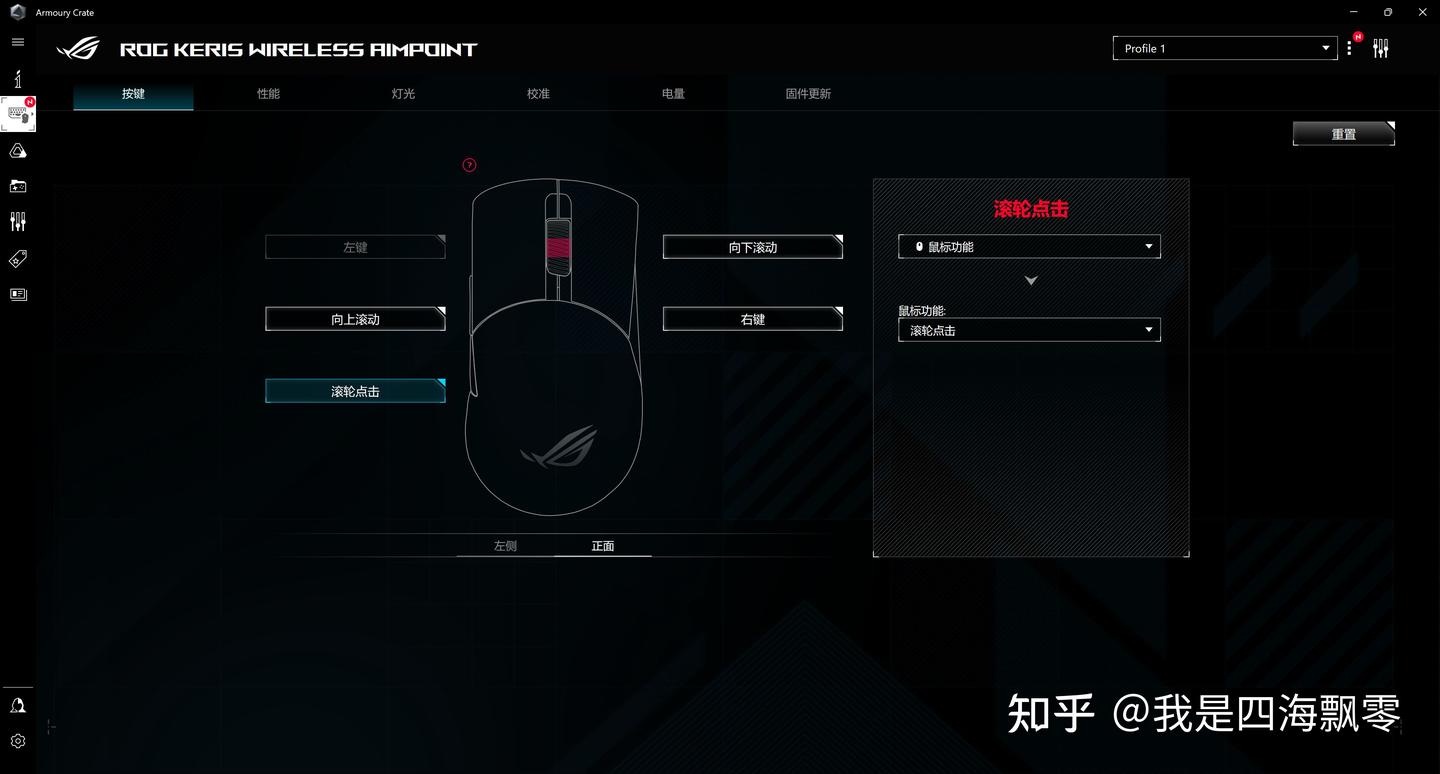
Task: Switch to the 固件更新 tab
Action: [x=807, y=93]
